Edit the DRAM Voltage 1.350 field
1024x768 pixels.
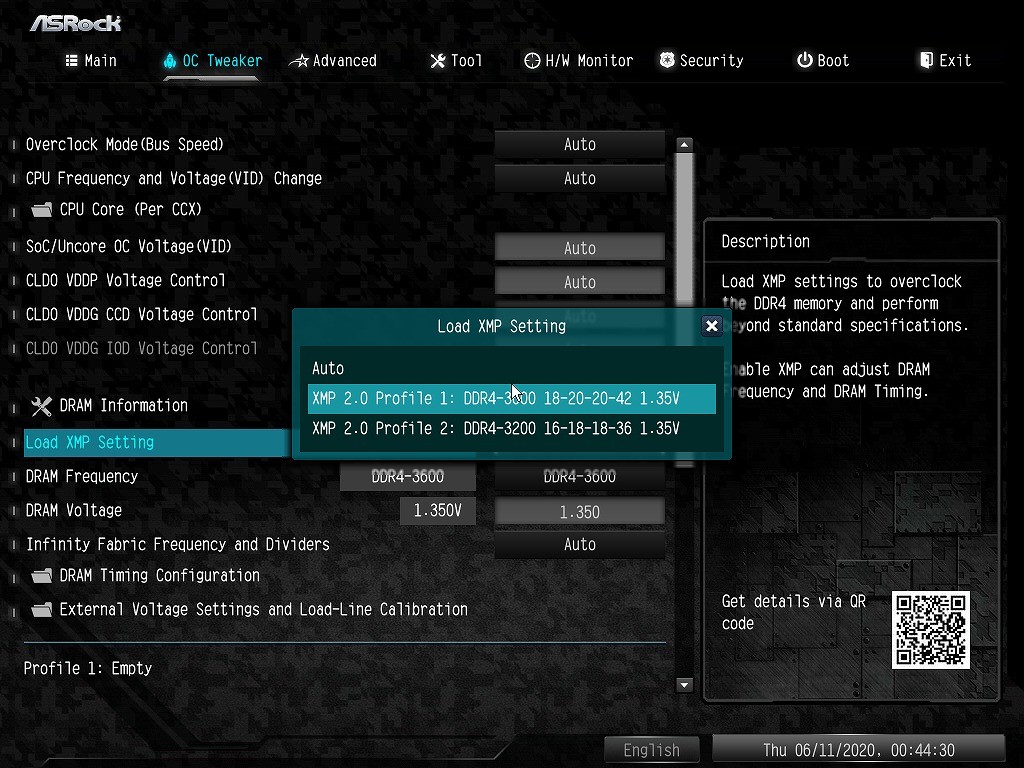pyautogui.click(x=579, y=512)
